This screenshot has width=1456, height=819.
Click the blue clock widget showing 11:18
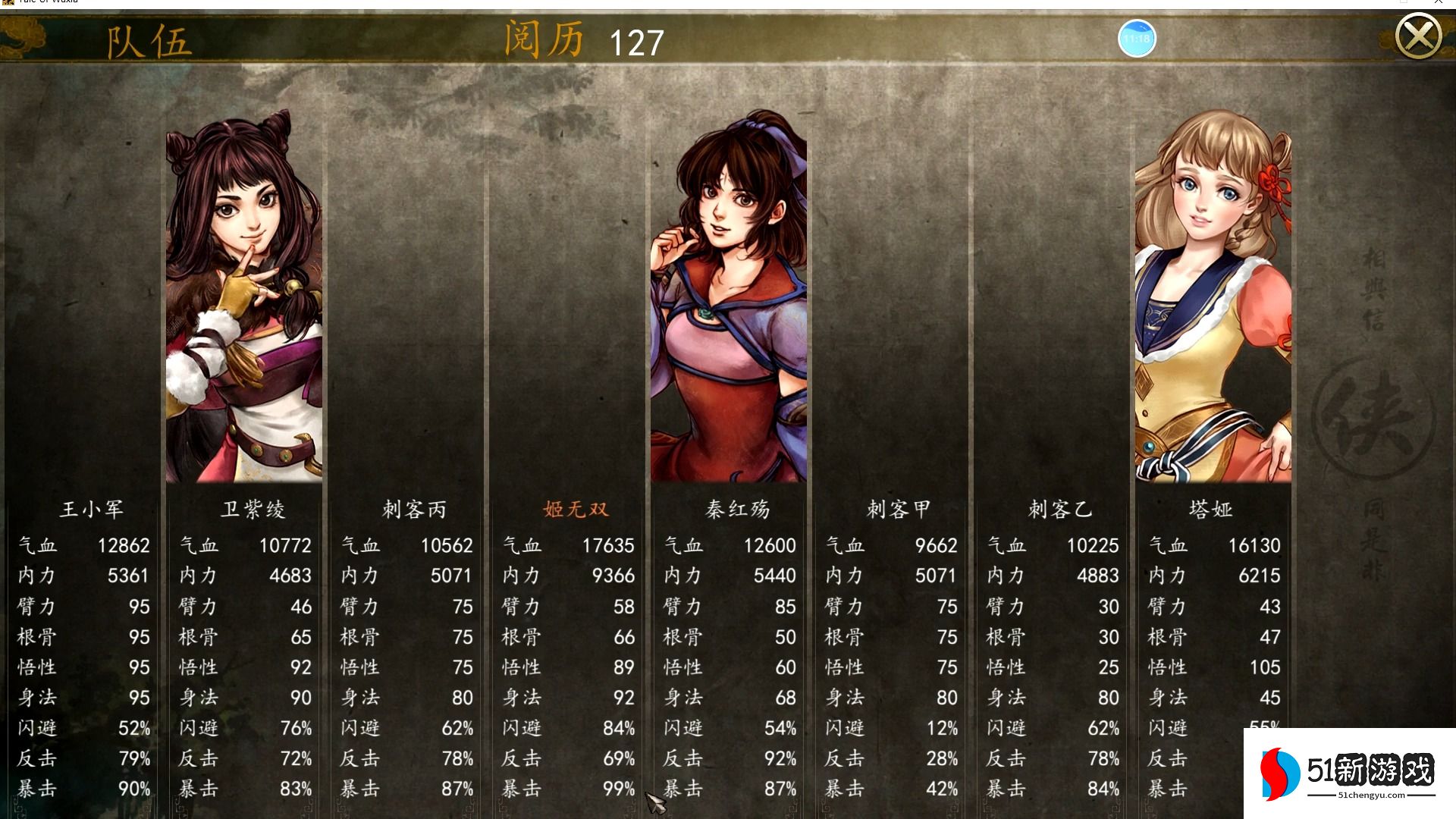point(1137,36)
